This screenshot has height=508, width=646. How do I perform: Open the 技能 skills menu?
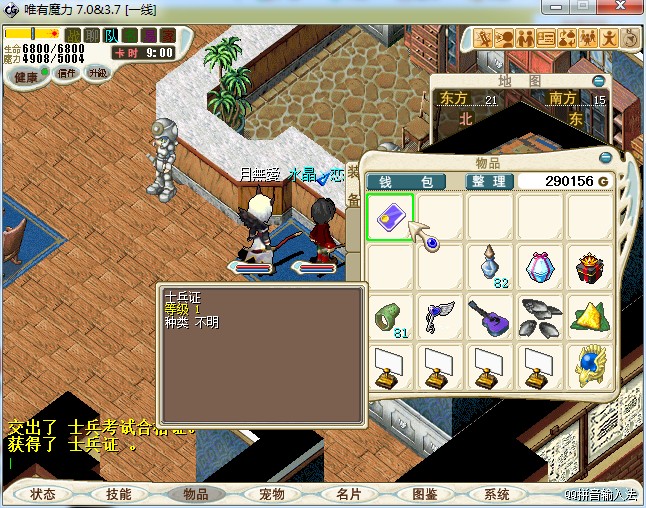pos(119,494)
